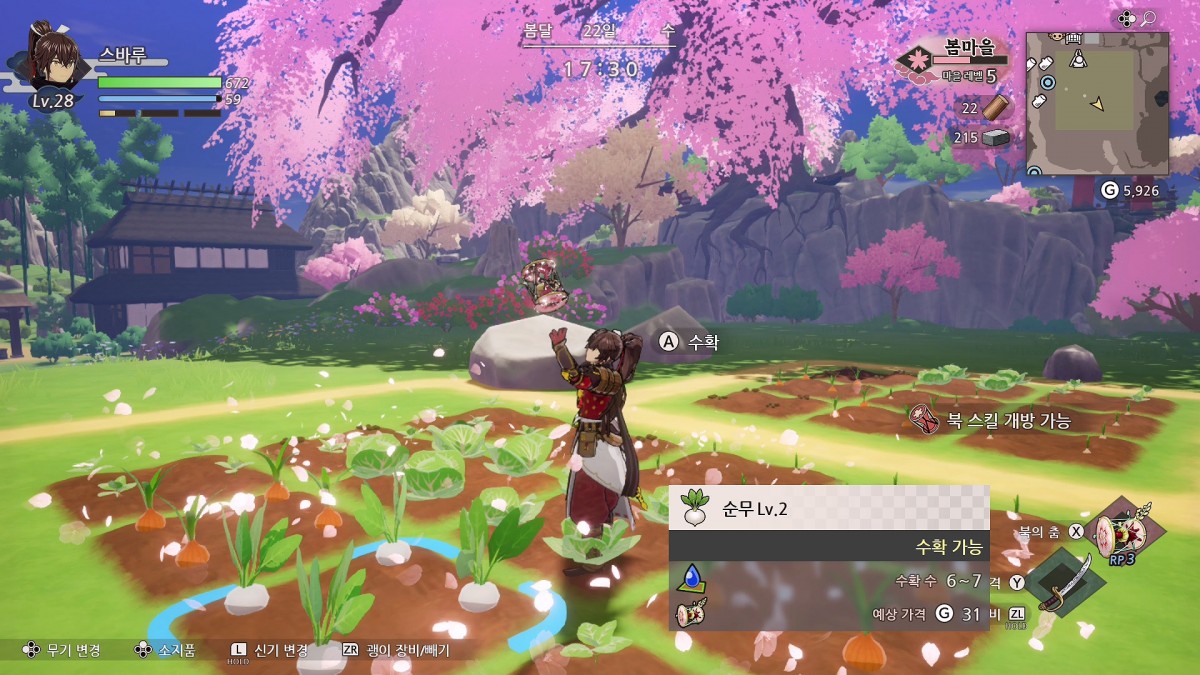Click Subaru's character portrait

pos(53,58)
